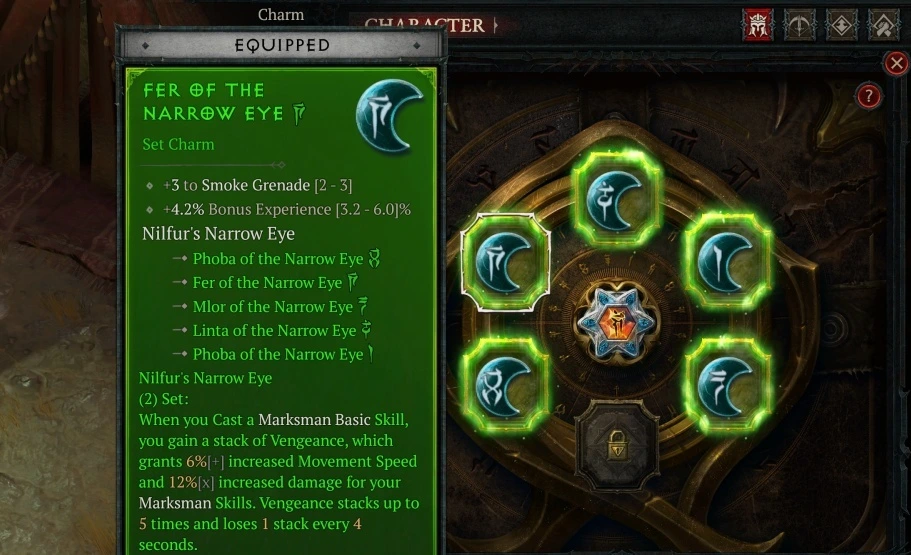Switch to the red helmet character tab
Viewport: 911px width, 555px height.
click(x=758, y=25)
